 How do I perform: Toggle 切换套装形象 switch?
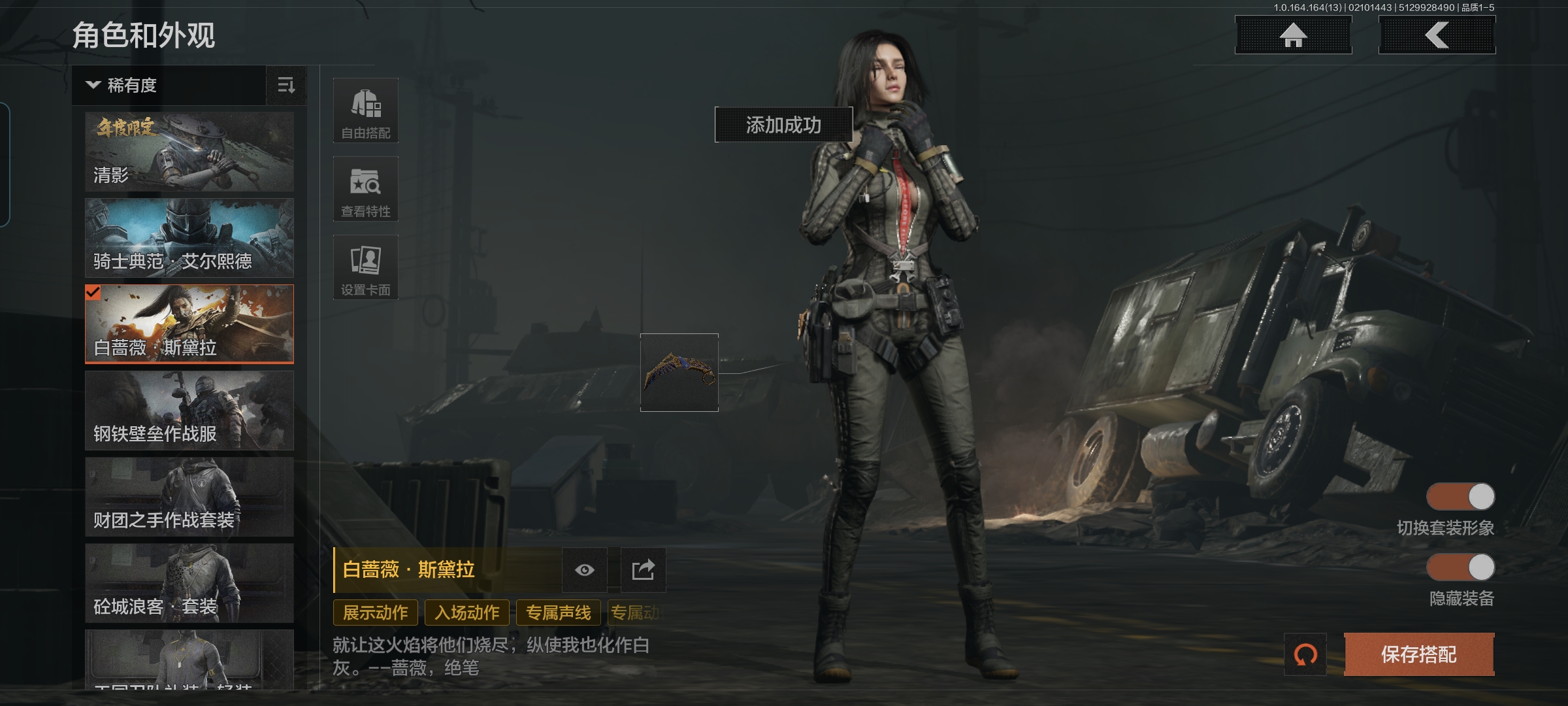point(1461,497)
